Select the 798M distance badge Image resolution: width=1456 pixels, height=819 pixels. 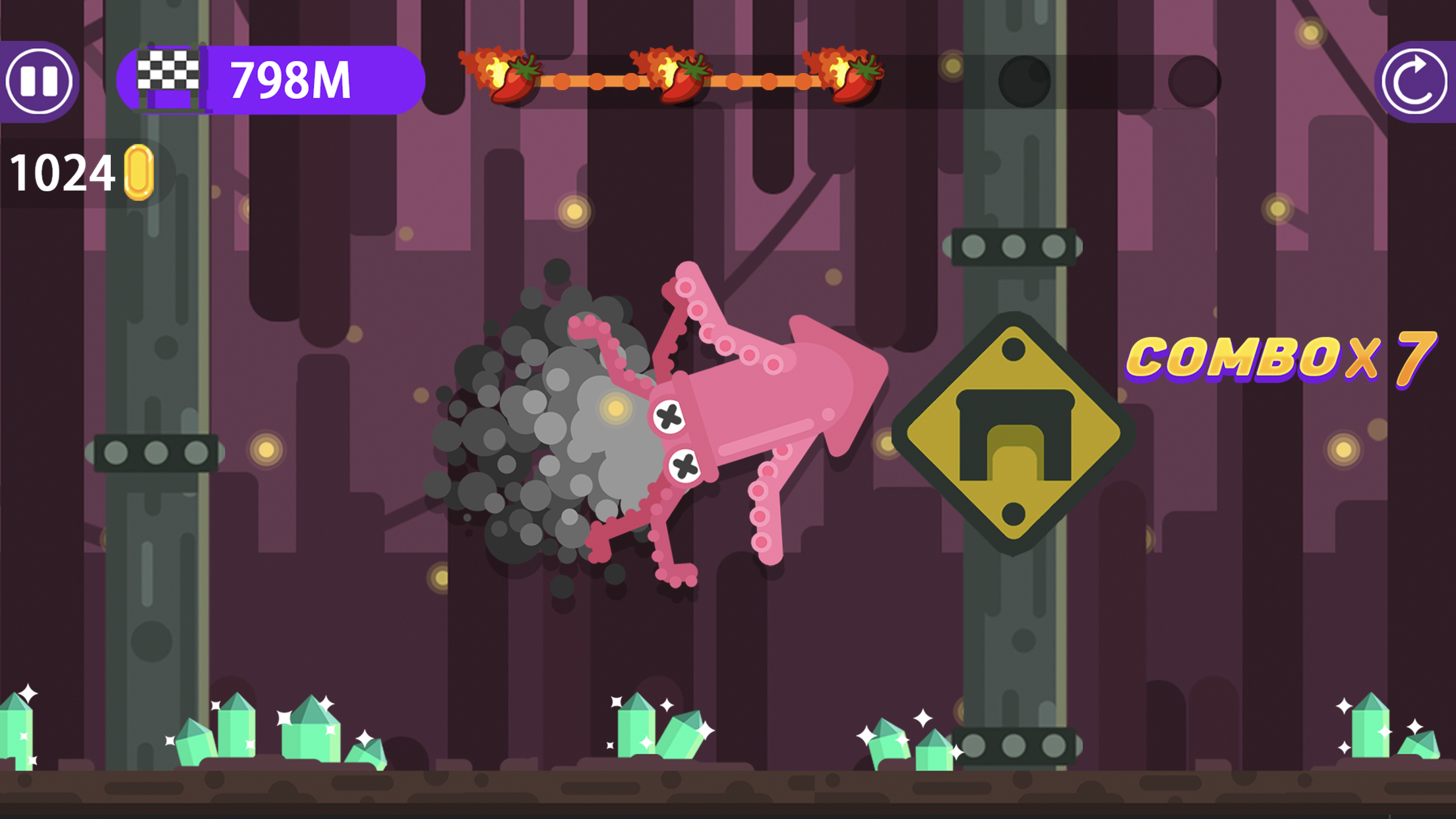290,80
